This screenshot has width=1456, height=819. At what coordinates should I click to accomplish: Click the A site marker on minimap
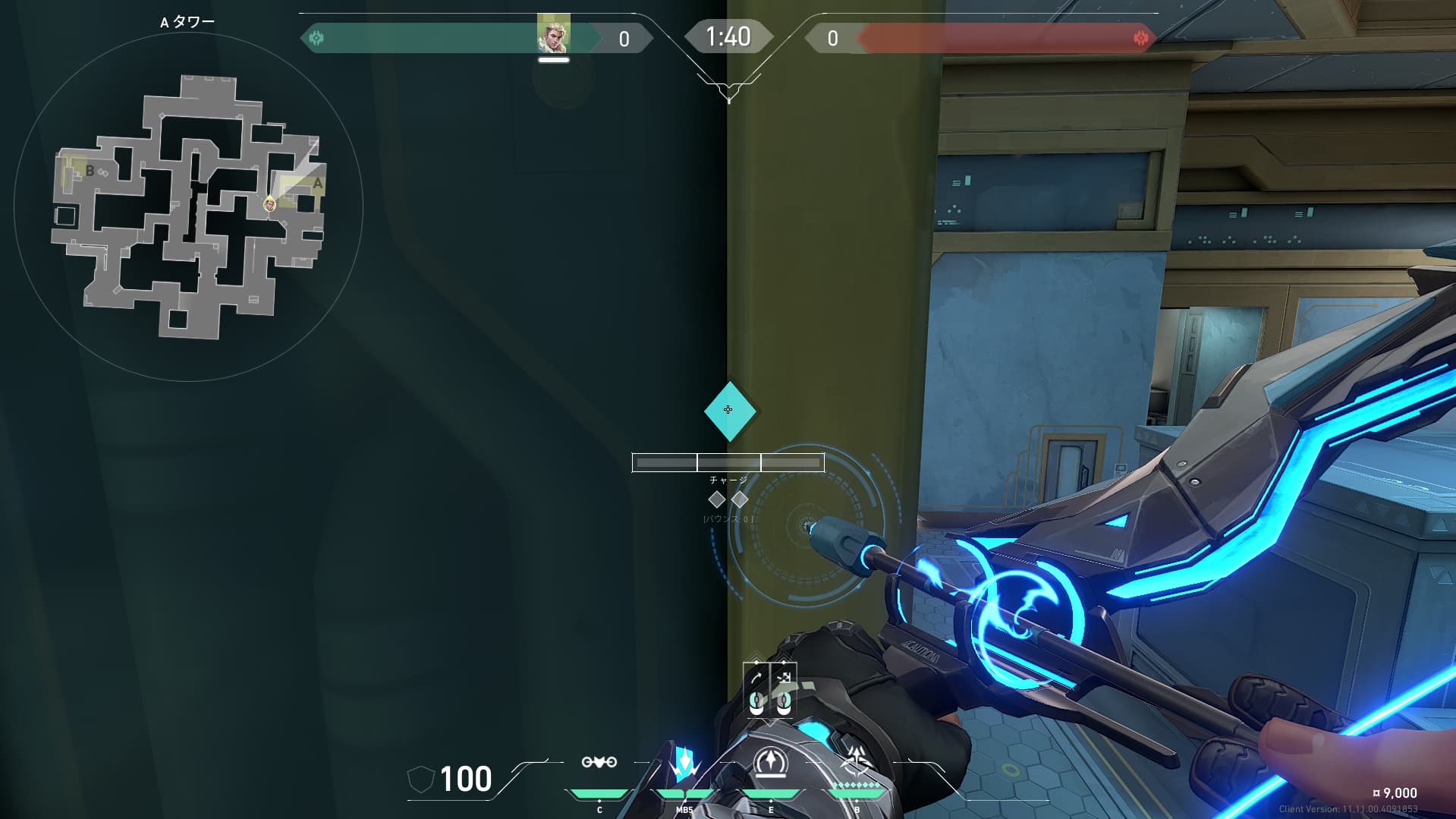click(x=317, y=184)
